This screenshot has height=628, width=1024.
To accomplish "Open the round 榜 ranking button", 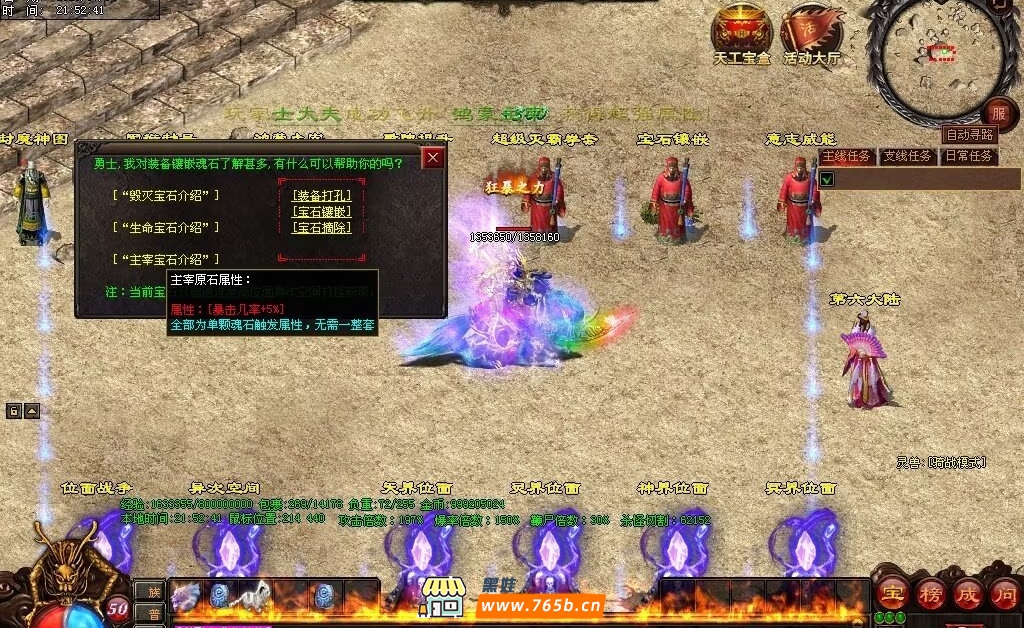I will (930, 593).
